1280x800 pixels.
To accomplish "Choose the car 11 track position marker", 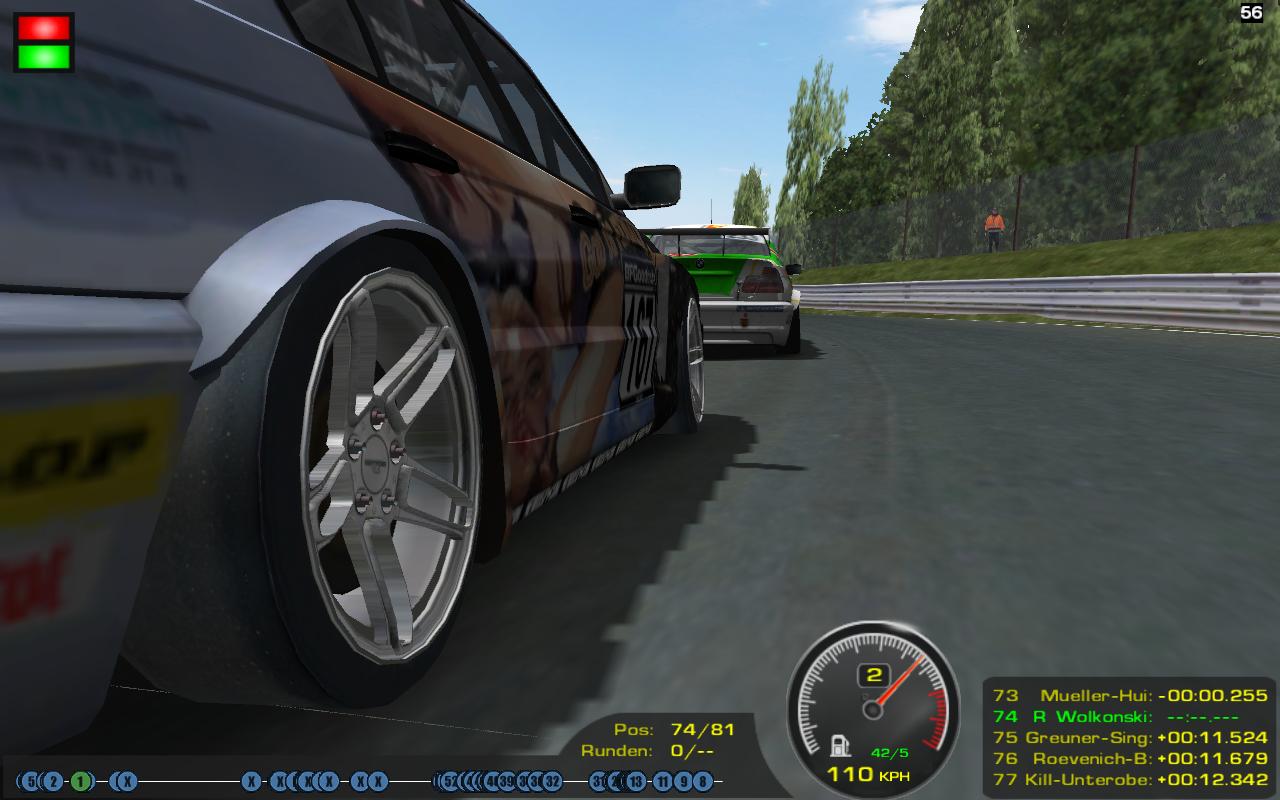I will 662,781.
